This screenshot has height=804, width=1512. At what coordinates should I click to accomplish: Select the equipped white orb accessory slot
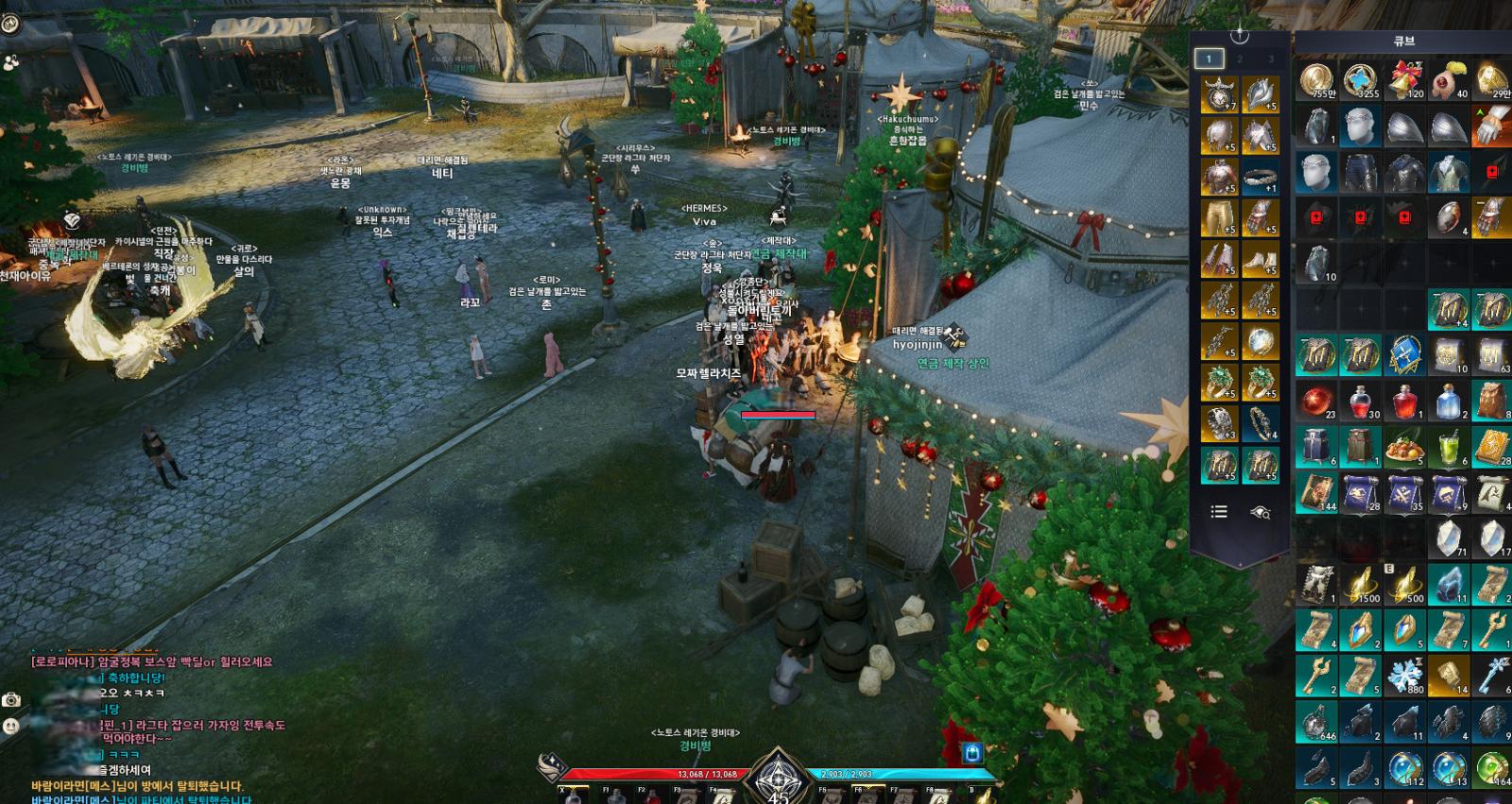pyautogui.click(x=1260, y=342)
